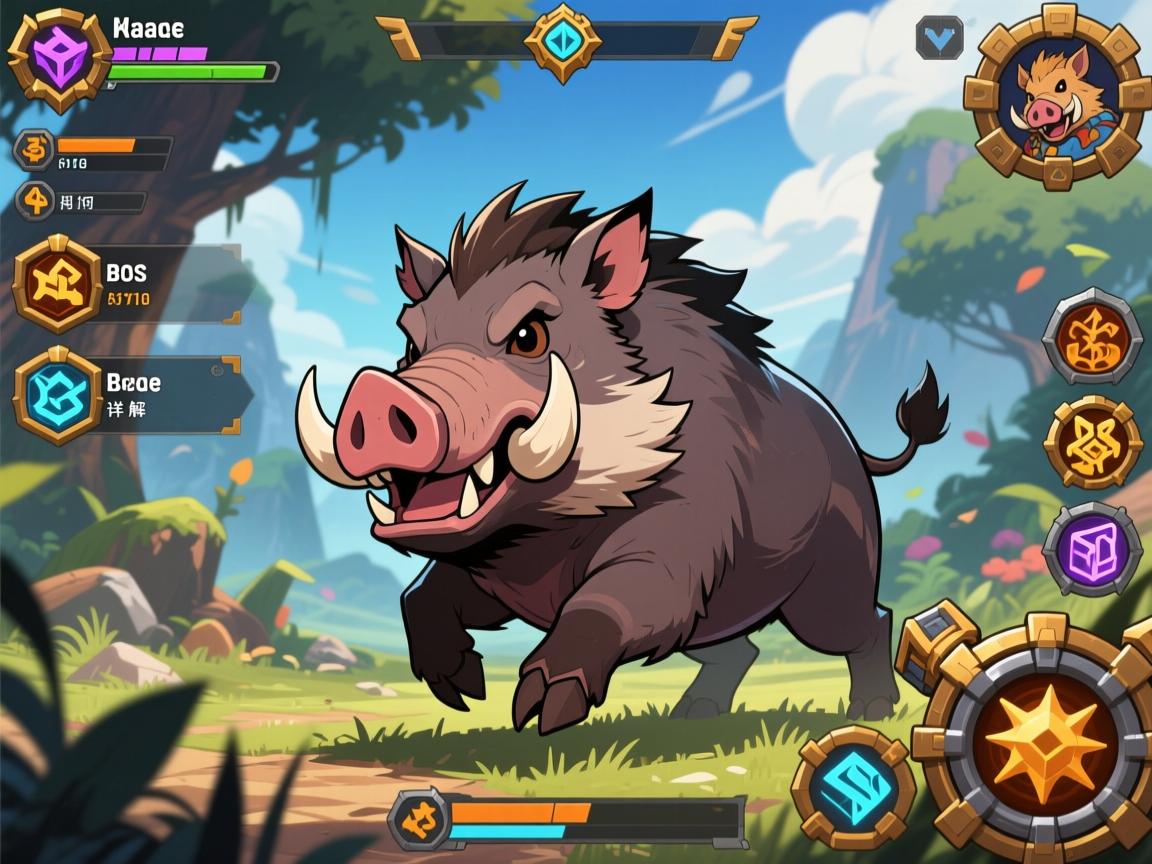Choose the small number 4 badge
Image resolution: width=1152 pixels, height=864 pixels.
[x=35, y=201]
